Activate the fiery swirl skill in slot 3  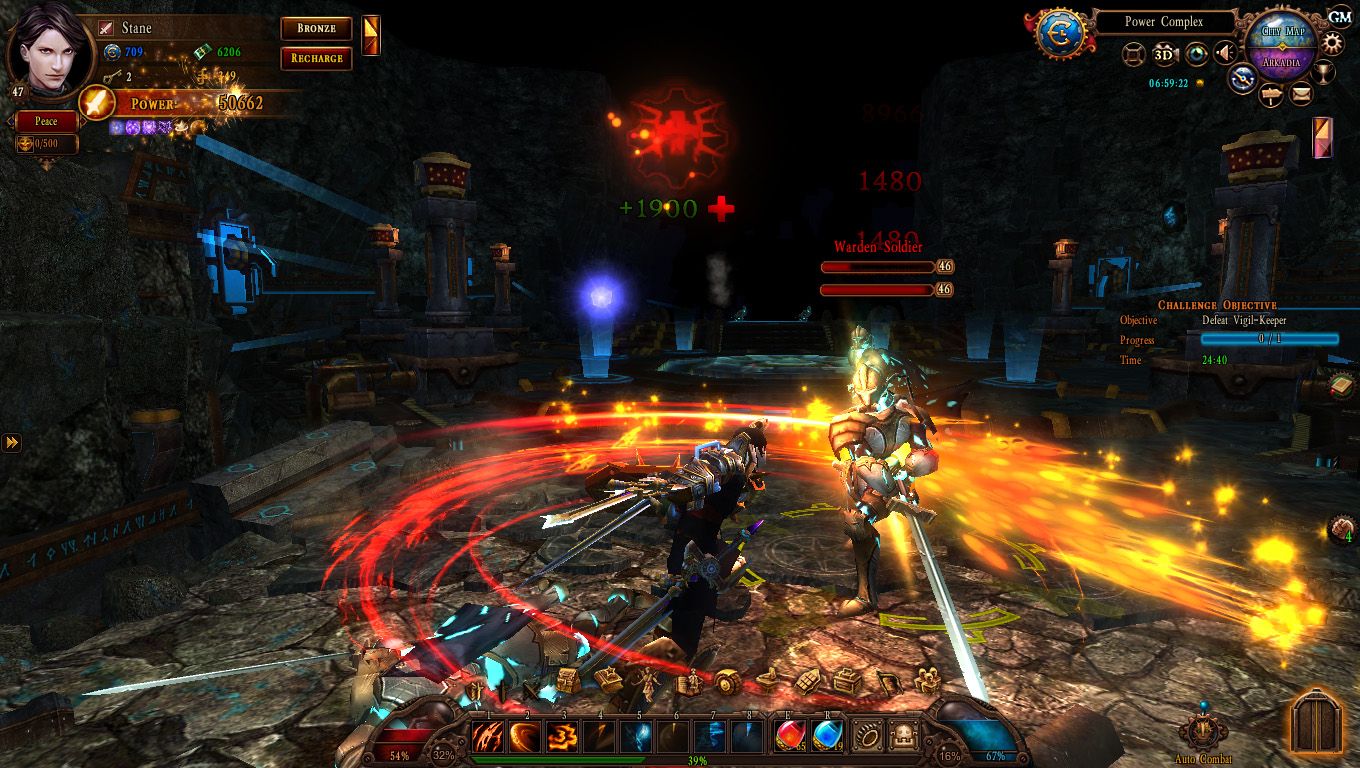(x=563, y=737)
